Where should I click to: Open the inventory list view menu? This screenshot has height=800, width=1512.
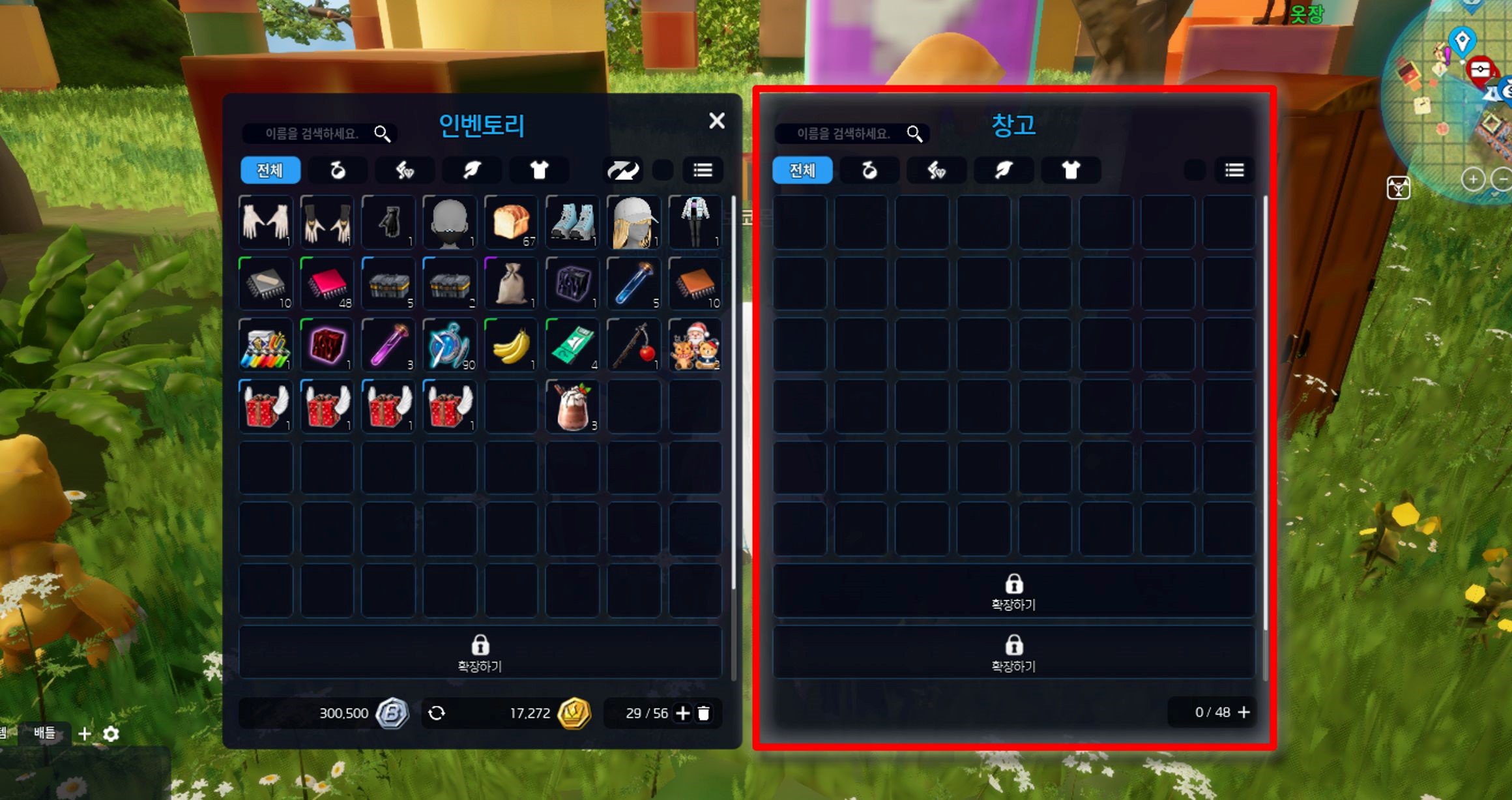tap(703, 170)
